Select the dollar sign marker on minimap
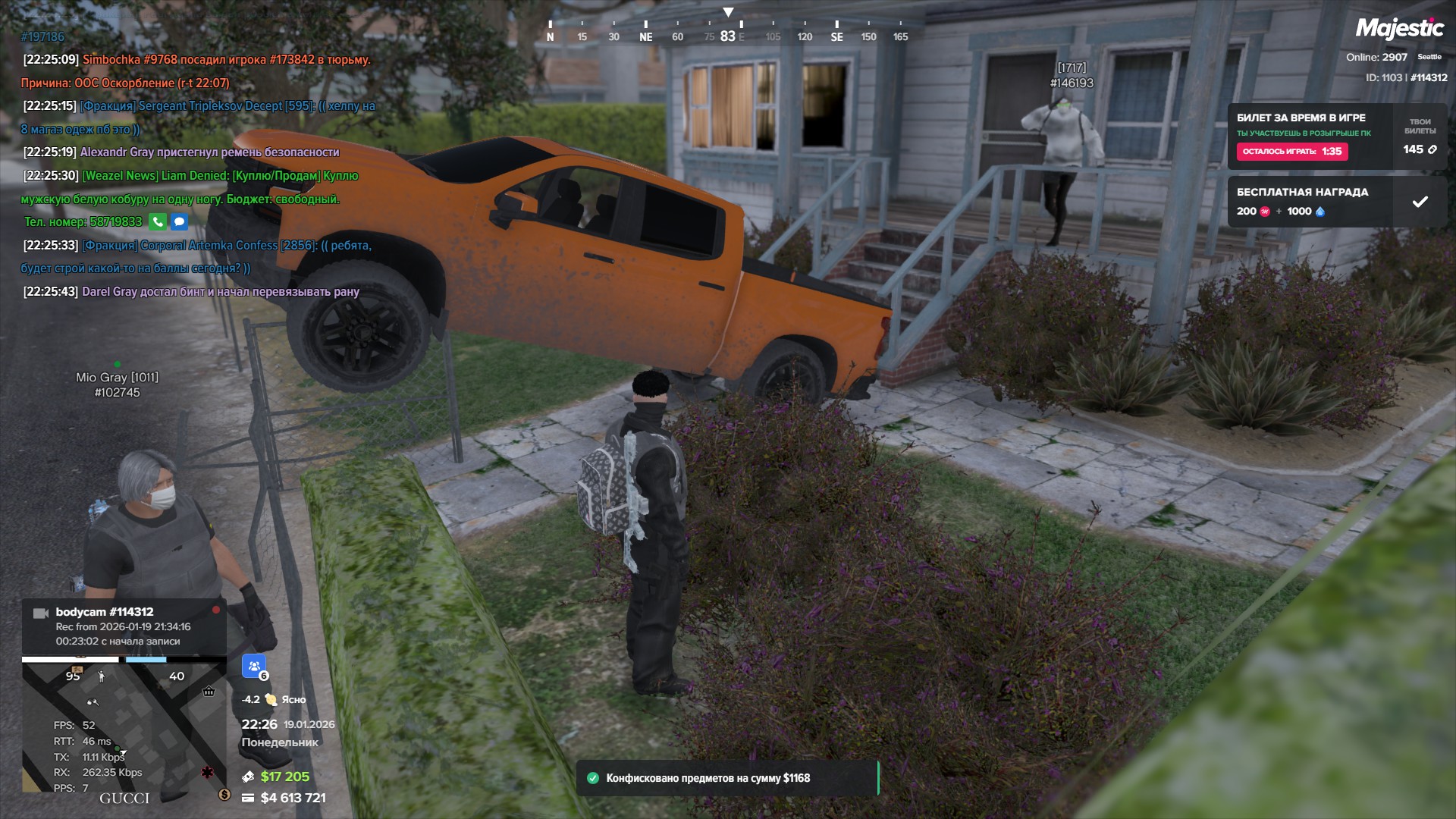1456x819 pixels. tap(224, 794)
